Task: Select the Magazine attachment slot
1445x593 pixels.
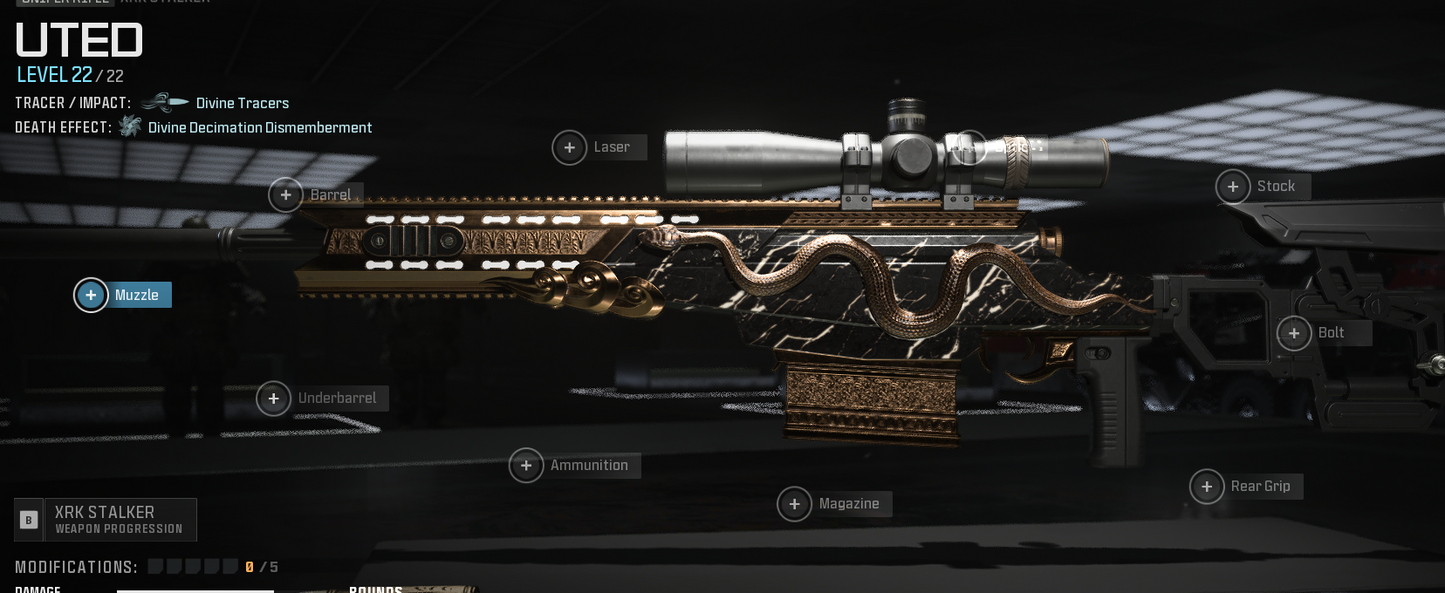Action: click(x=795, y=504)
